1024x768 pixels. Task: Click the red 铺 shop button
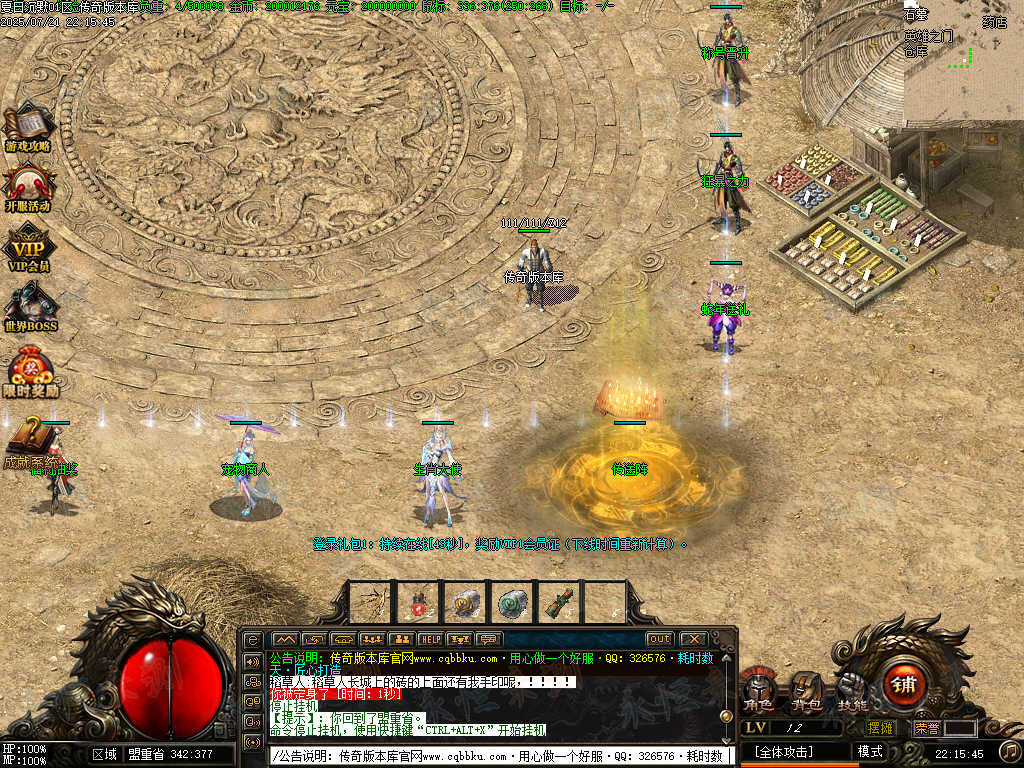click(904, 685)
